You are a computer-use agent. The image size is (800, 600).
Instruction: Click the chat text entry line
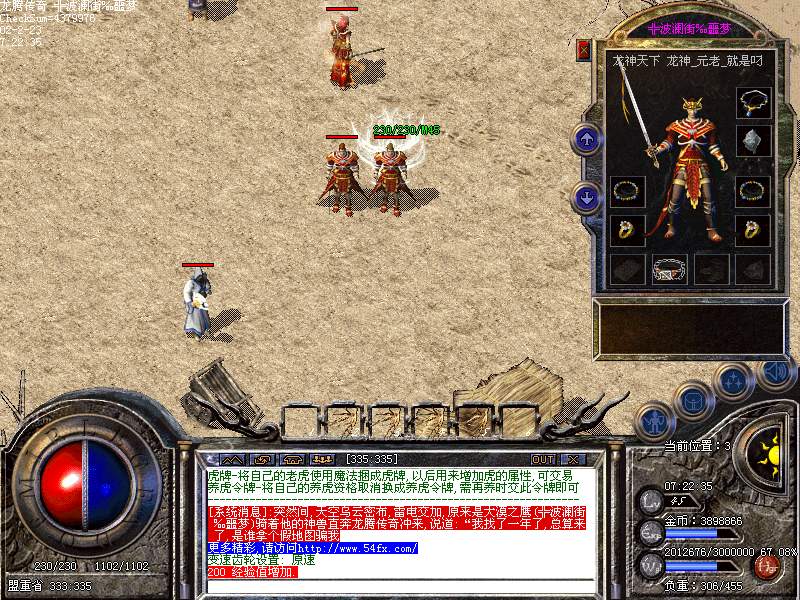(x=400, y=587)
